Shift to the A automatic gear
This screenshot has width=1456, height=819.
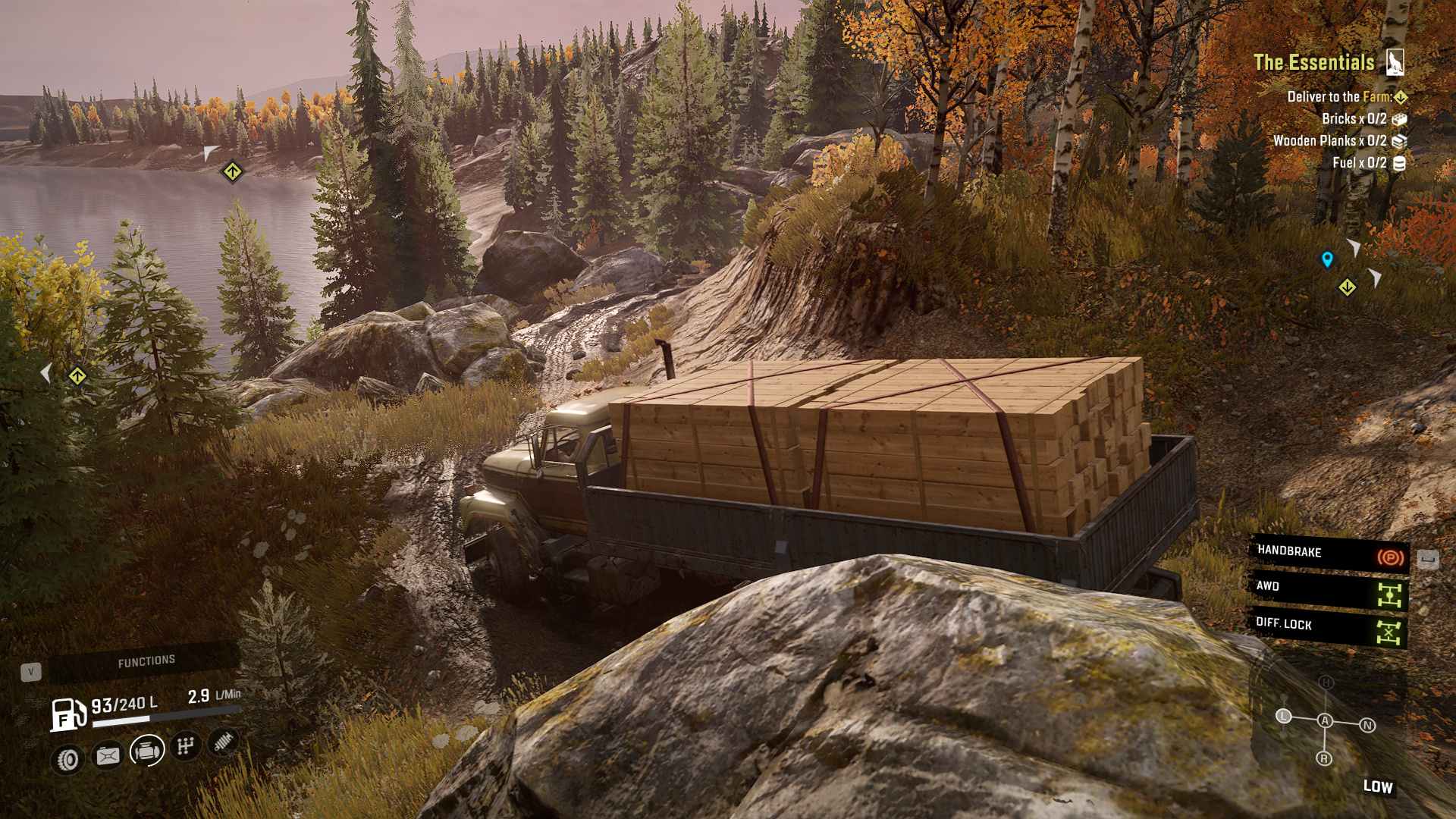(x=1325, y=720)
